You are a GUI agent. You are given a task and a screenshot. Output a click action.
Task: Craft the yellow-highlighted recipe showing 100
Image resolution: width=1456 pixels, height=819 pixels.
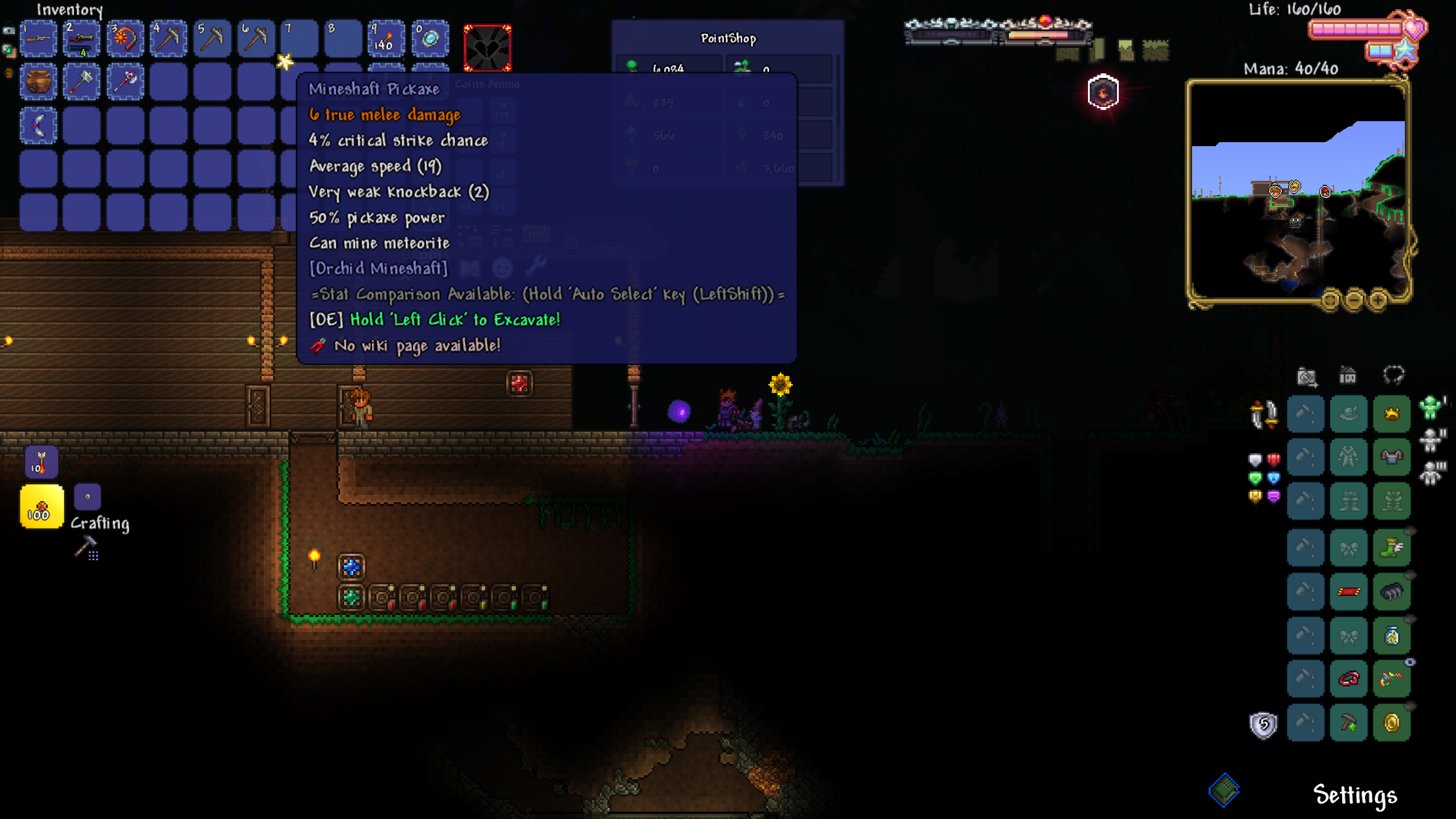click(42, 507)
